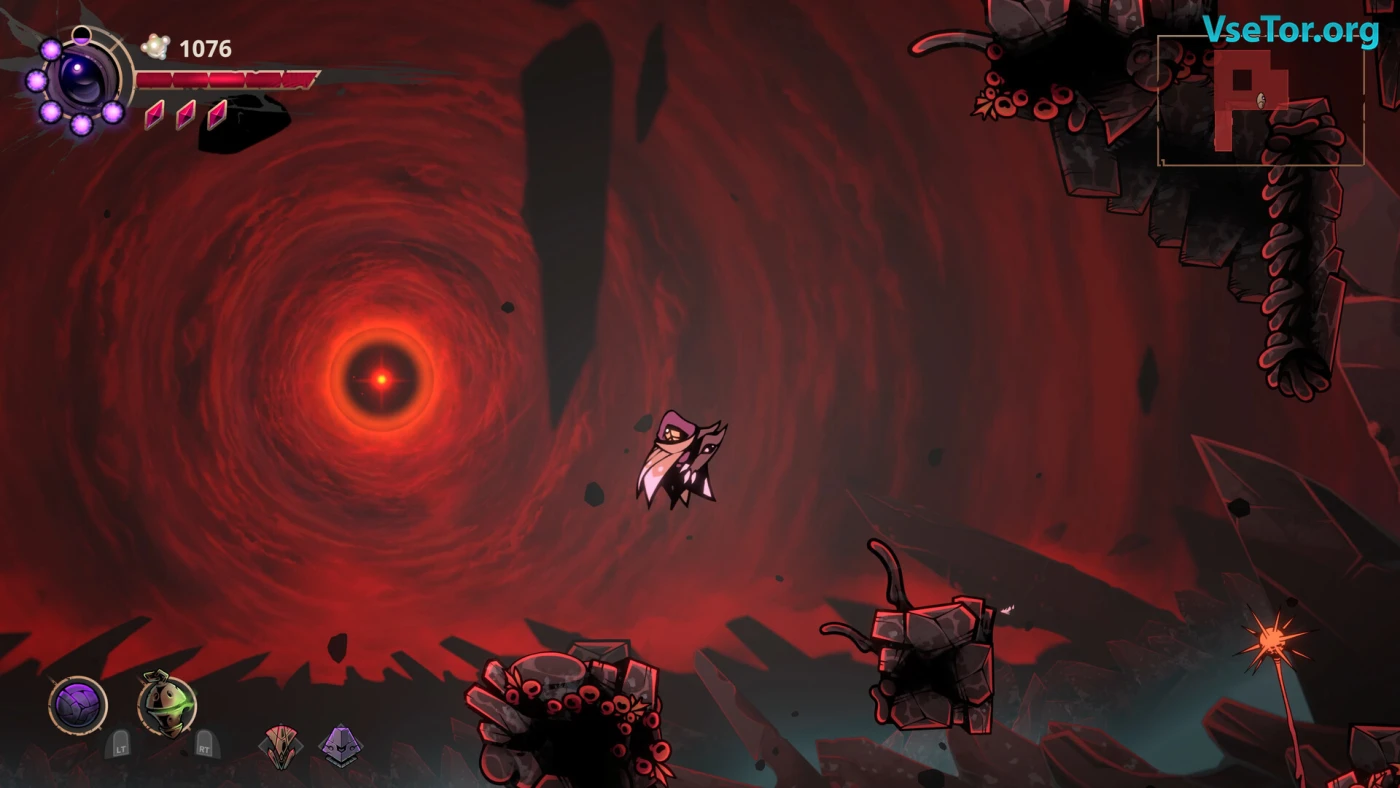
Task: Click the pearl cluster currency icon
Action: 155,47
